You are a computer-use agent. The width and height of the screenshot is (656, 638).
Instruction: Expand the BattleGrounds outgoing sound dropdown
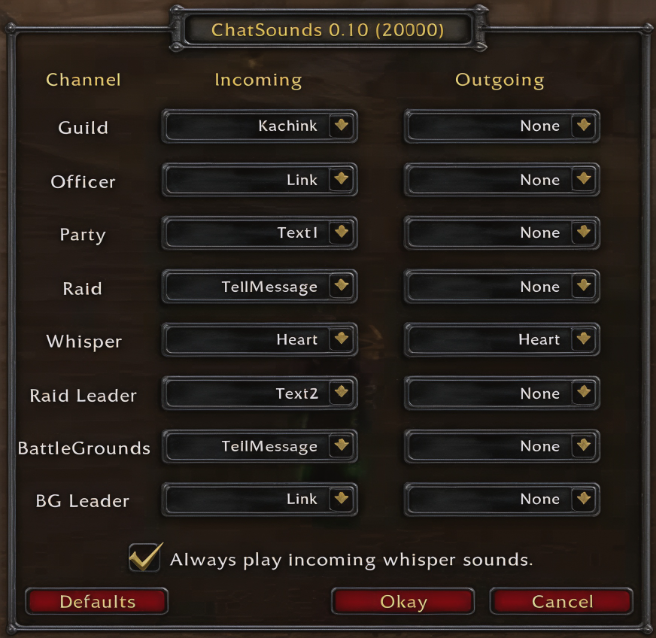click(x=583, y=447)
